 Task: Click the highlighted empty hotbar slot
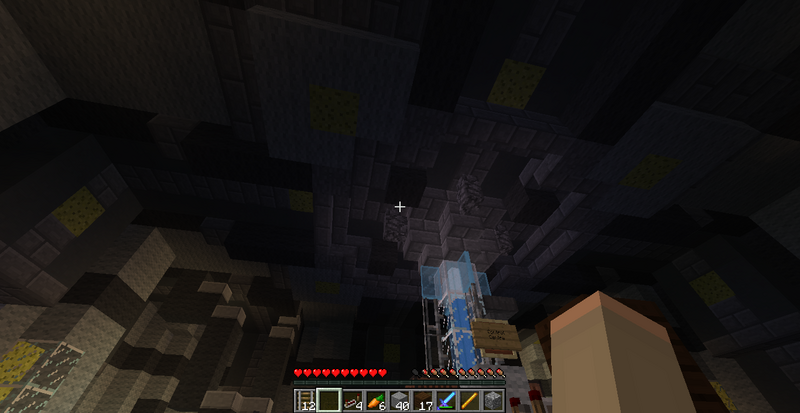coord(328,400)
